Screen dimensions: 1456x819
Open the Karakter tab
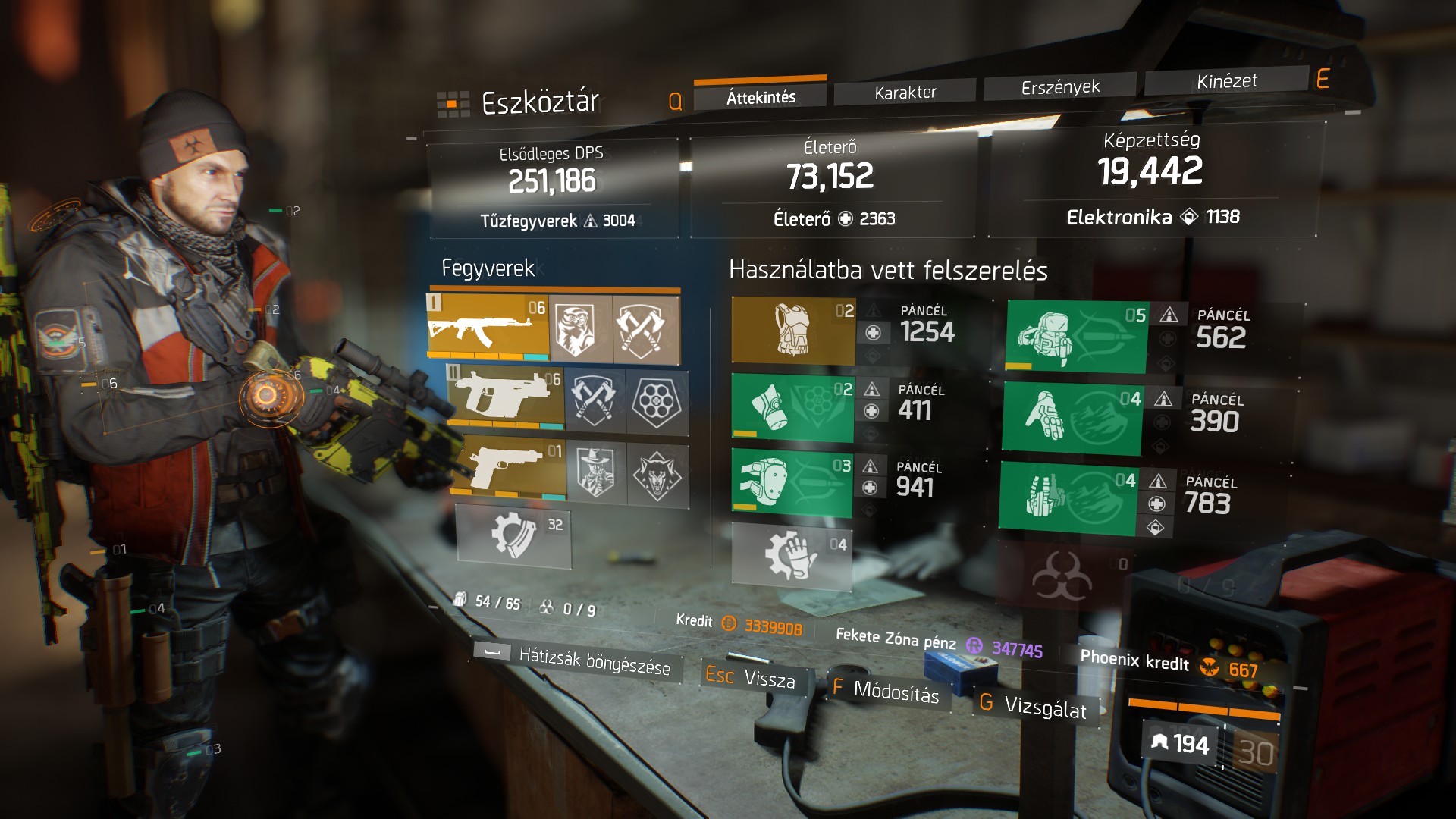pos(905,93)
